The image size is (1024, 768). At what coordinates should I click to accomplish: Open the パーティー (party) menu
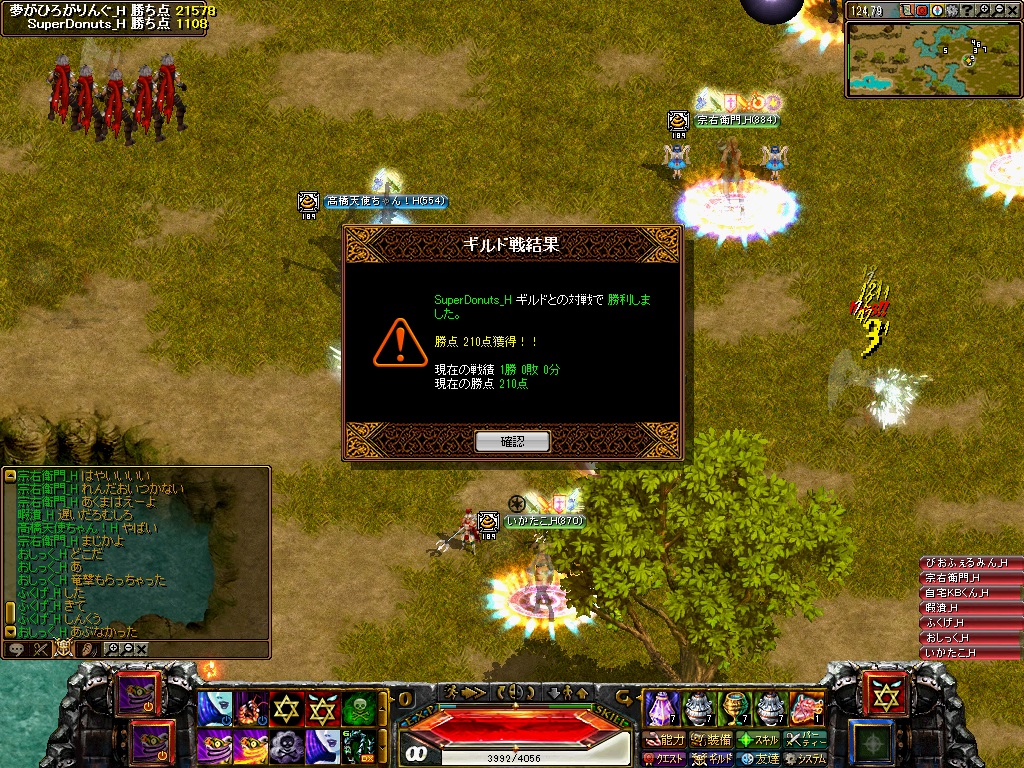click(805, 740)
